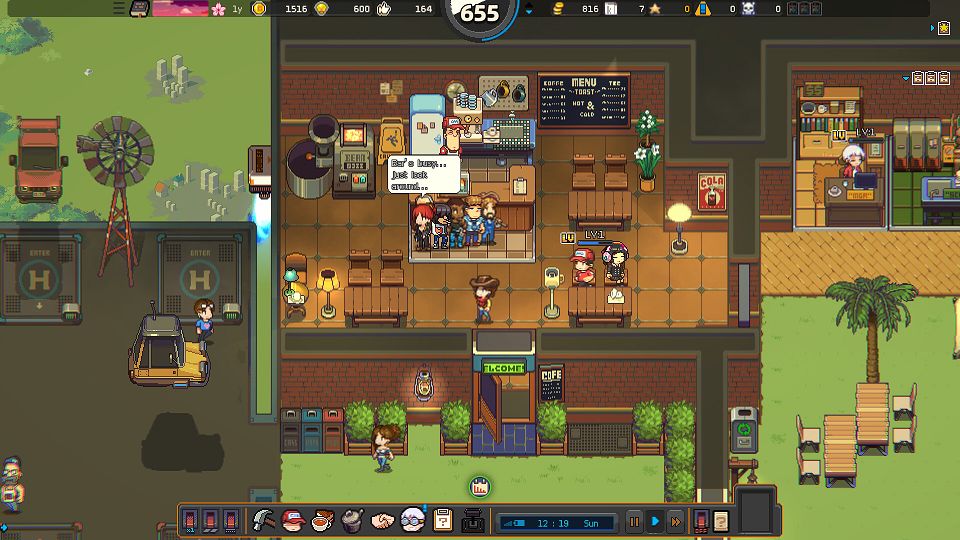
Task: Click the blue arrow beside the 655 dial
Action: (x=529, y=9)
